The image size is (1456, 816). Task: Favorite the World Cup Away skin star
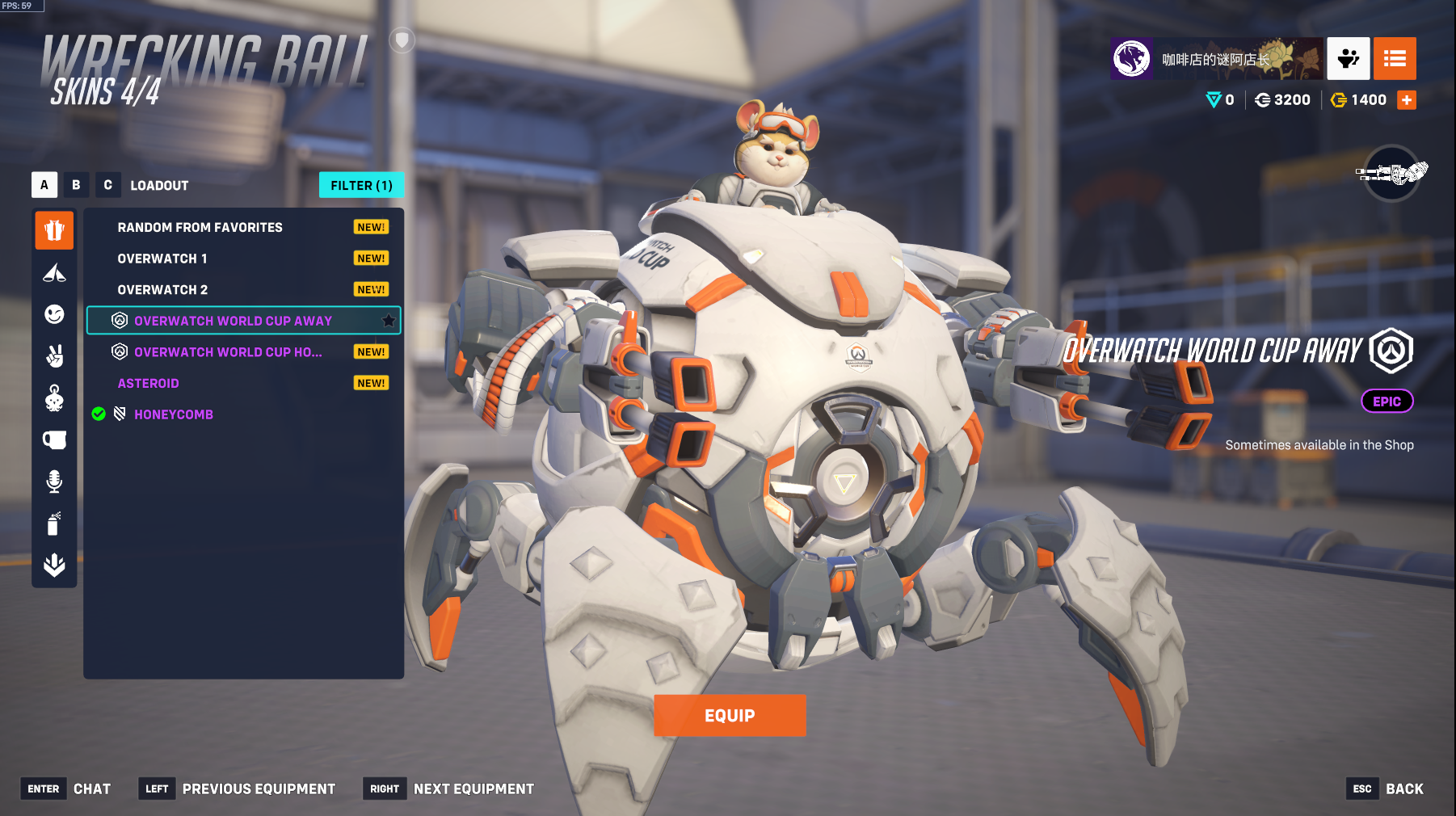coord(389,321)
